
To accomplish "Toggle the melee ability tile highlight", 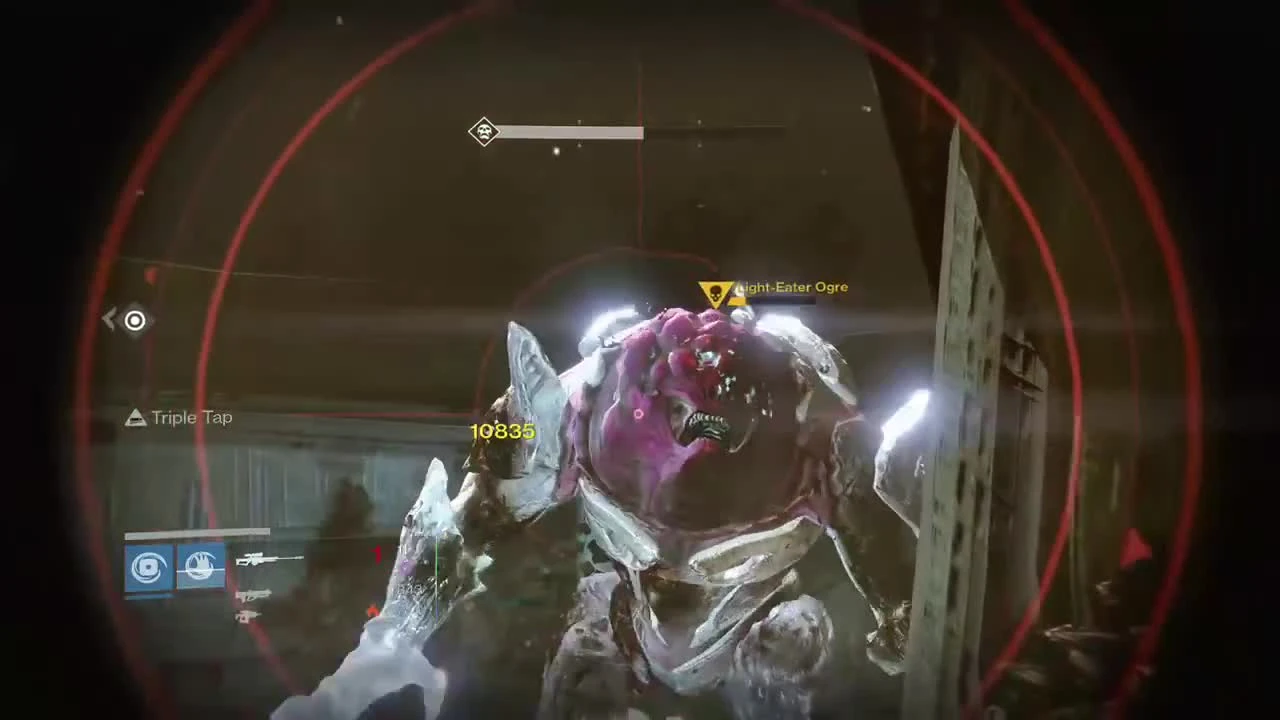I will pyautogui.click(x=200, y=565).
